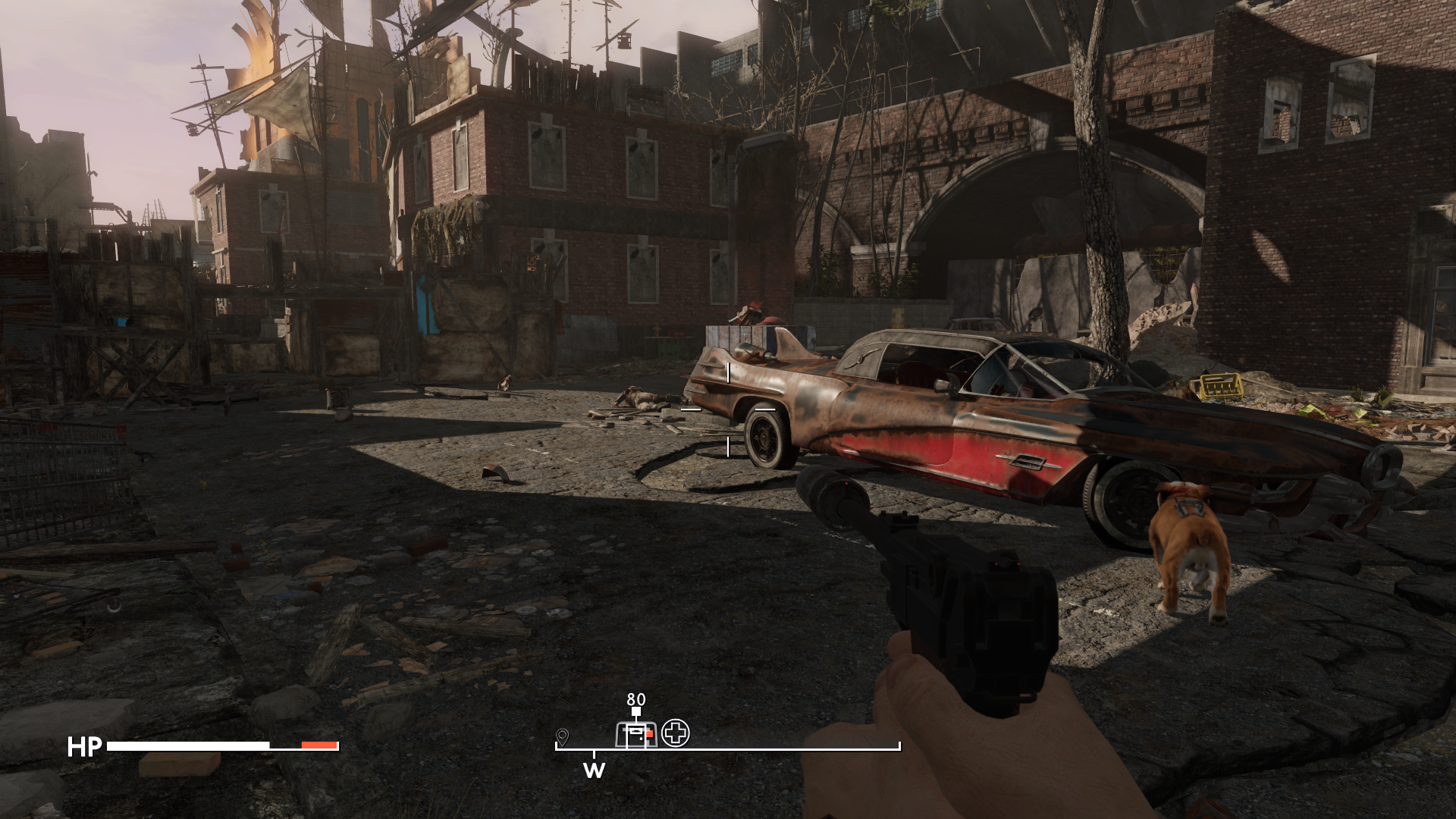Image resolution: width=1456 pixels, height=819 pixels.
Task: Click the faint map pin on the compass
Action: (x=562, y=736)
